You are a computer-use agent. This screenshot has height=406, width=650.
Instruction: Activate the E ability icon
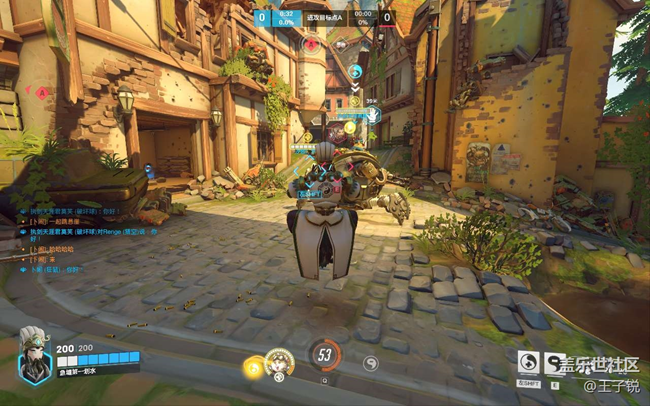point(553,362)
